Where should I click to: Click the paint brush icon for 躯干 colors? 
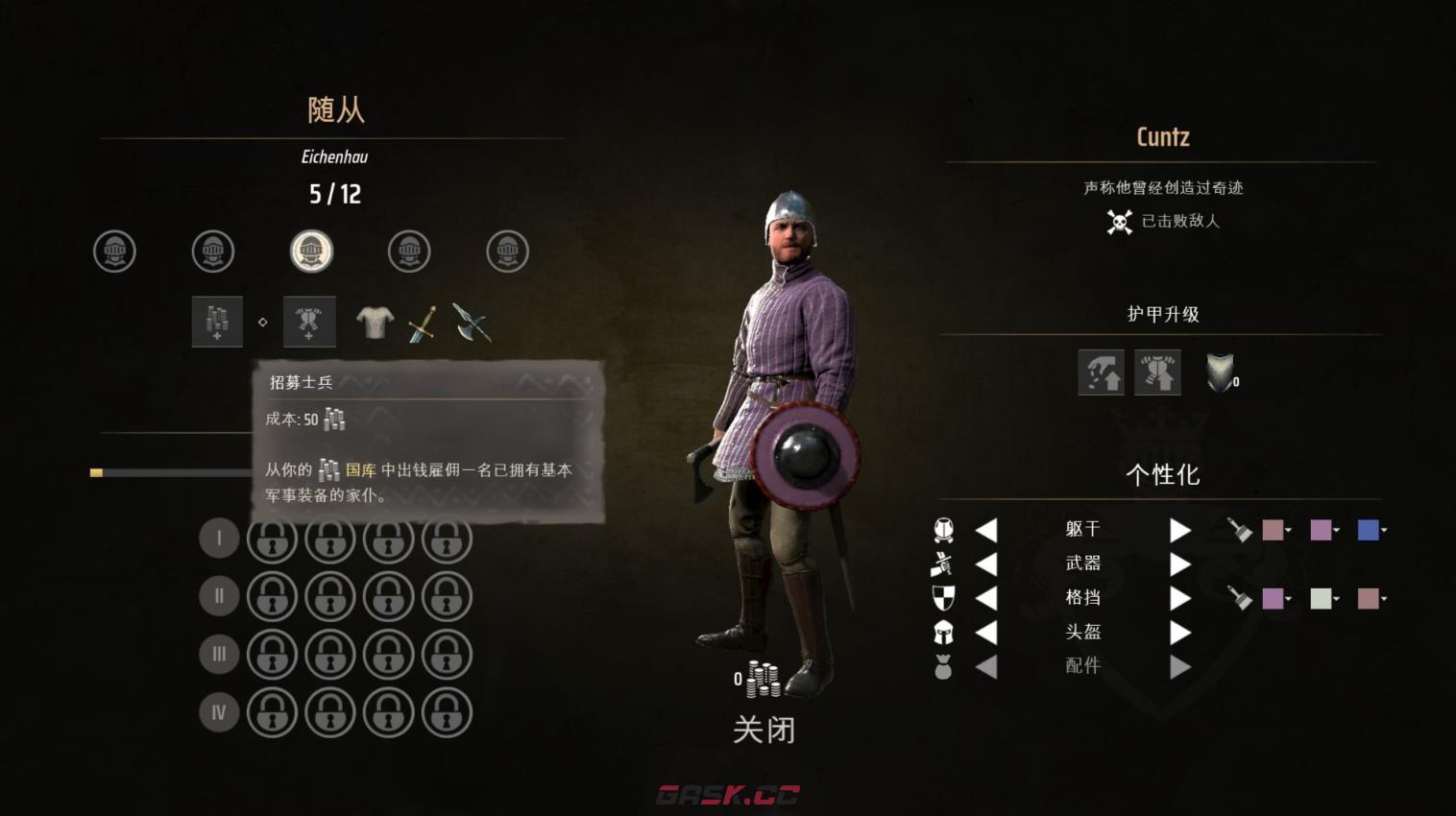tap(1239, 529)
